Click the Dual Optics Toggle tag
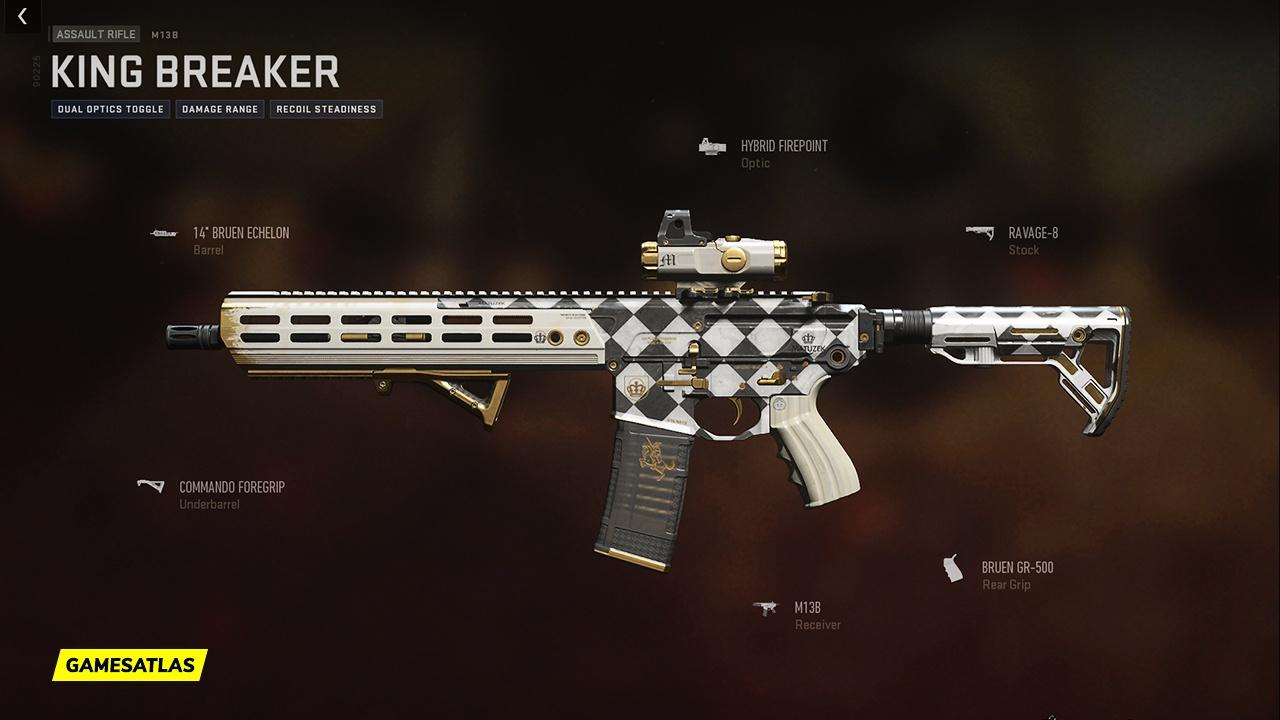 (x=111, y=109)
